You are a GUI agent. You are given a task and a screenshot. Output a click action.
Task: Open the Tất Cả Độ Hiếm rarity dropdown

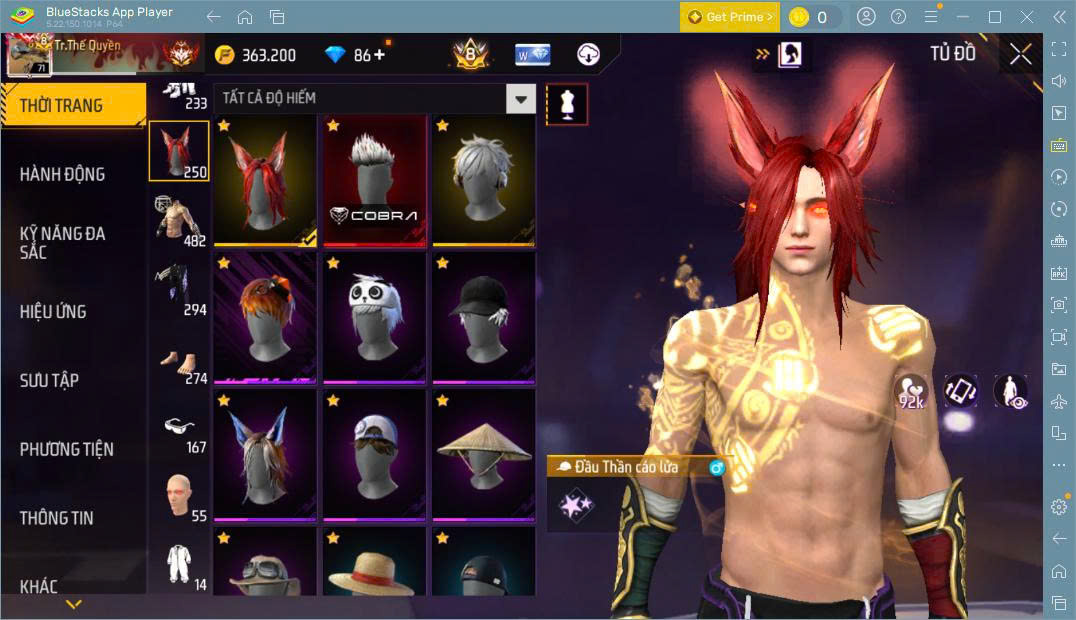pyautogui.click(x=520, y=98)
